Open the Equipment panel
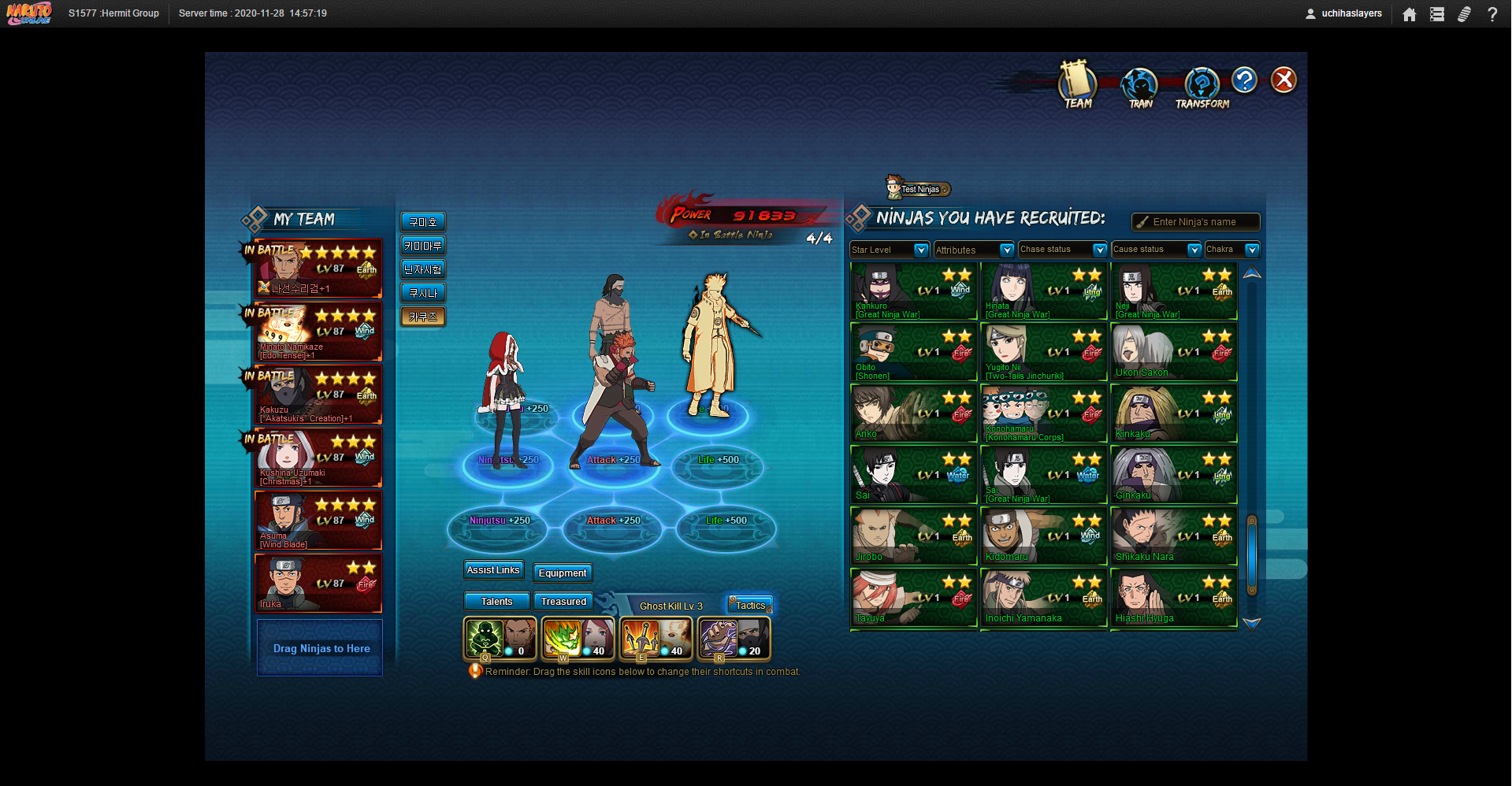This screenshot has height=786, width=1512. point(563,573)
